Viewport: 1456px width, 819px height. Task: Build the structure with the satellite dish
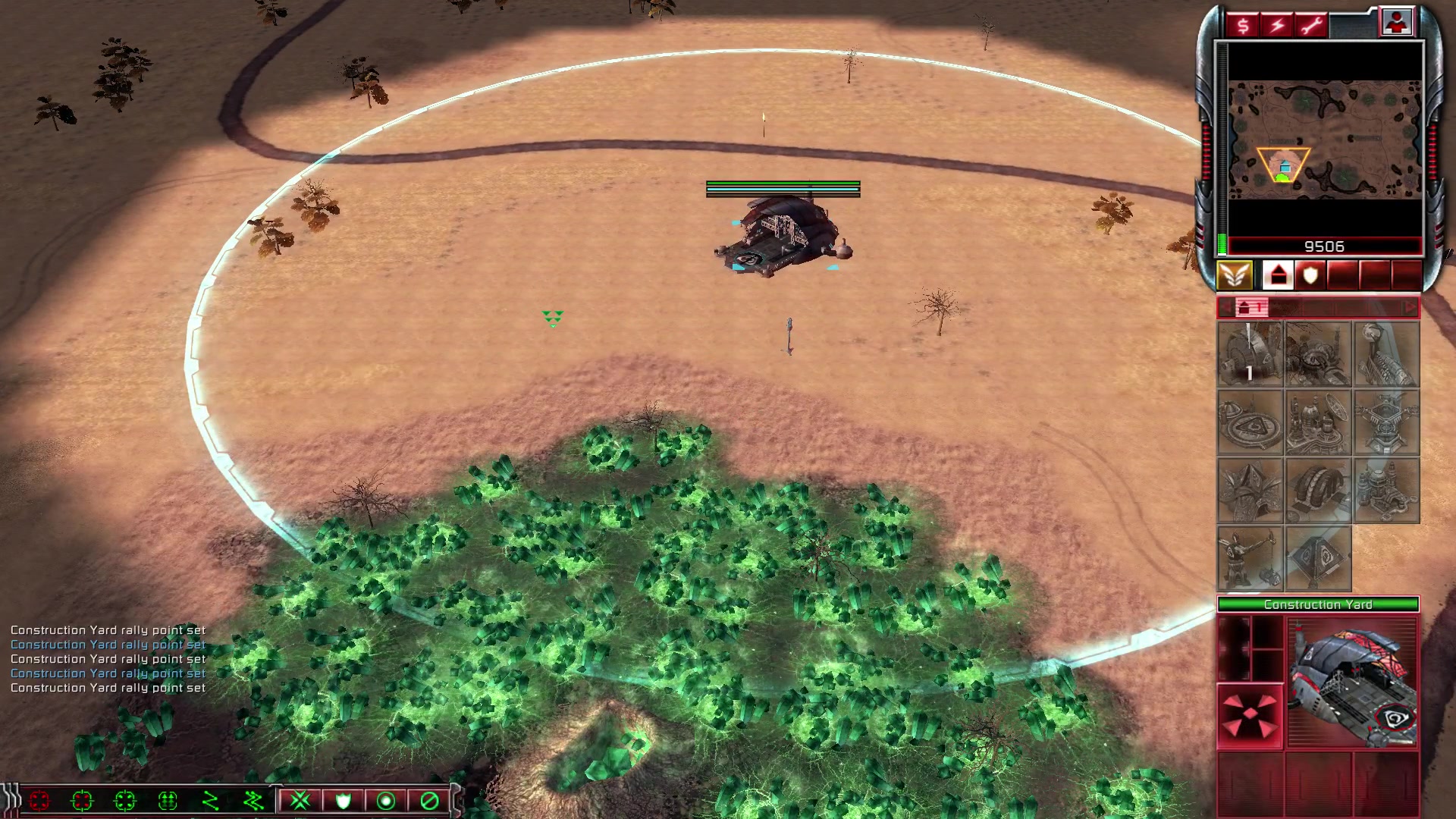tap(1318, 422)
